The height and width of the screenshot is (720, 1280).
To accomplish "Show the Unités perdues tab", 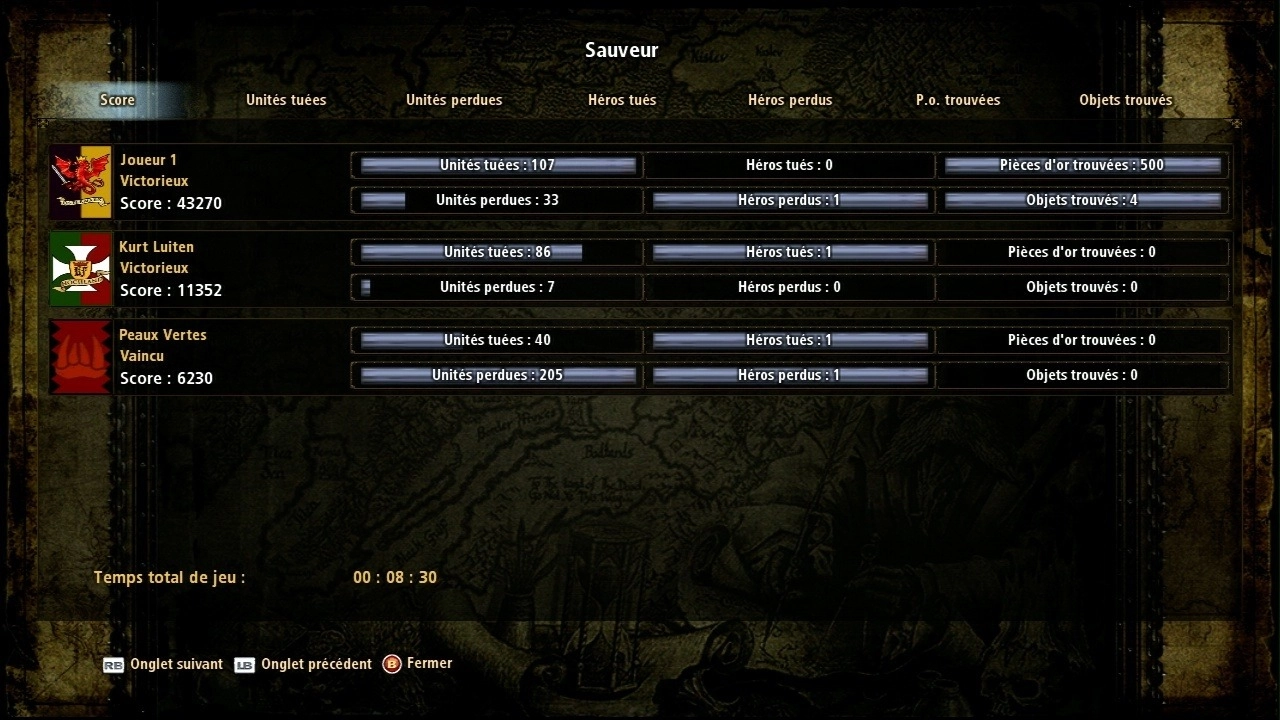I will point(454,100).
